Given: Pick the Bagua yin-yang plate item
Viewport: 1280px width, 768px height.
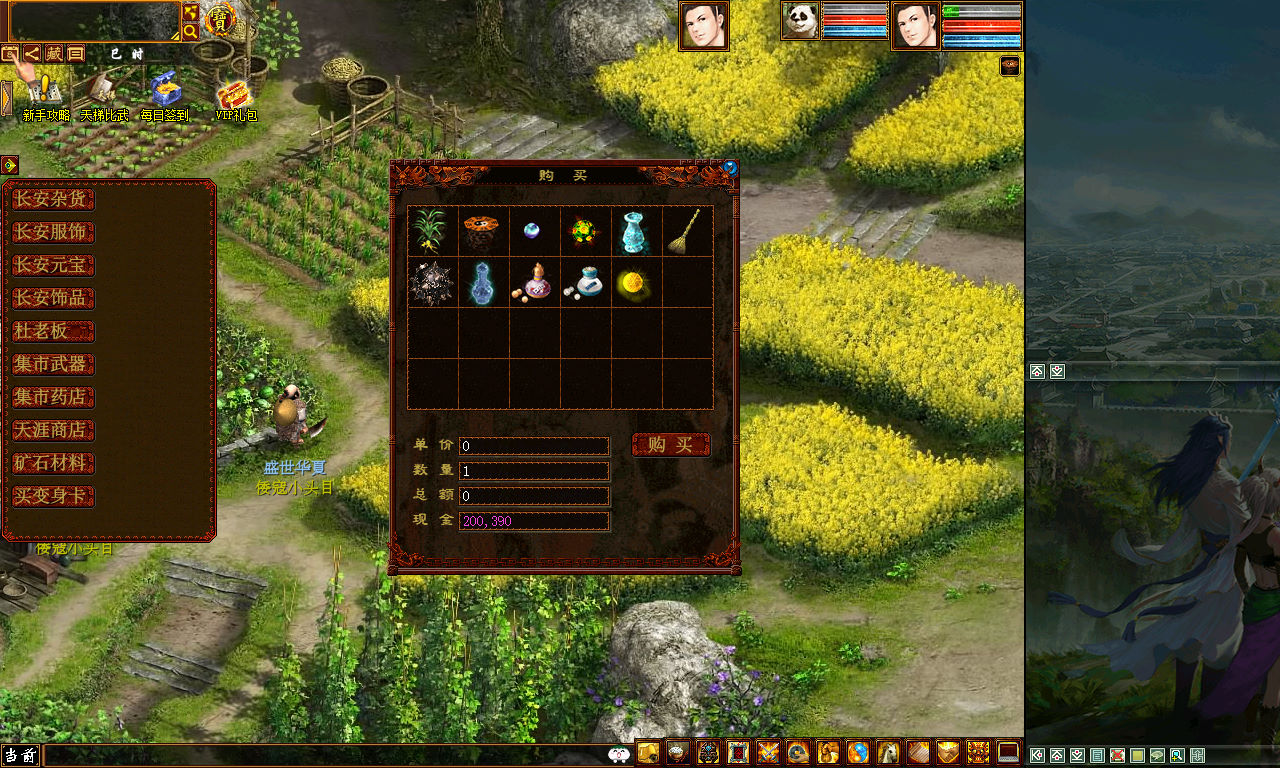Looking at the screenshot, I should 482,231.
